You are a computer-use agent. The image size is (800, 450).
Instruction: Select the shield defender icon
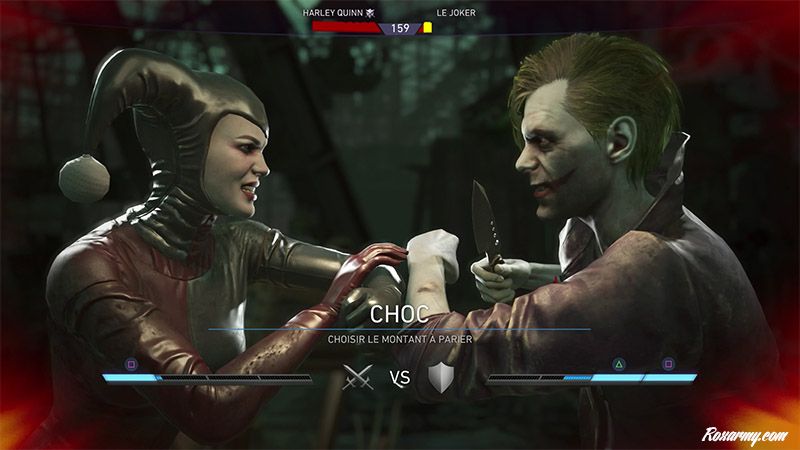[x=441, y=378]
